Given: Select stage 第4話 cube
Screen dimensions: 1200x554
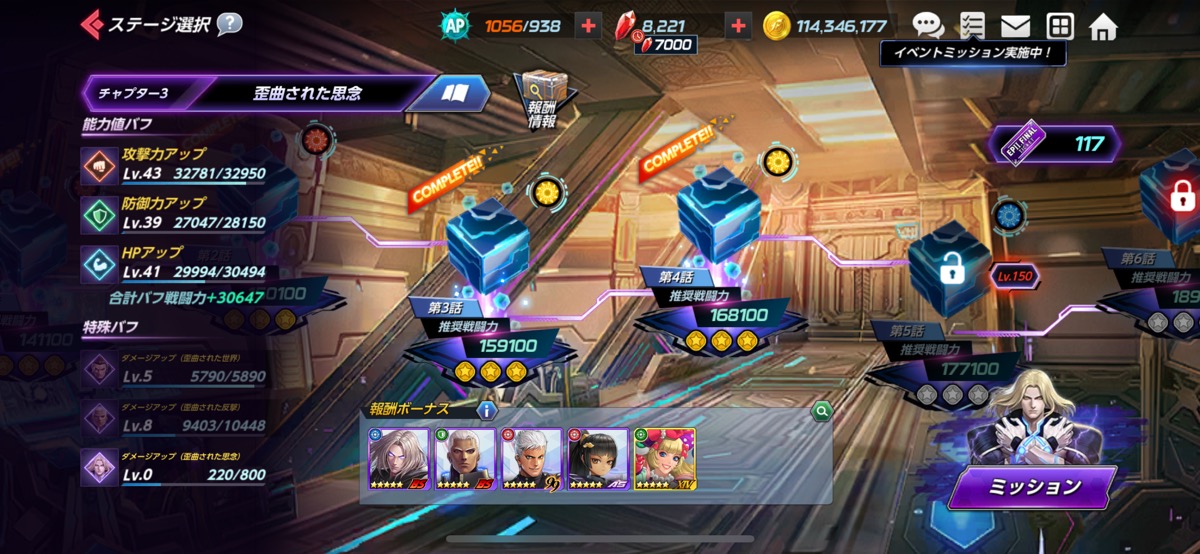Looking at the screenshot, I should click(x=718, y=214).
